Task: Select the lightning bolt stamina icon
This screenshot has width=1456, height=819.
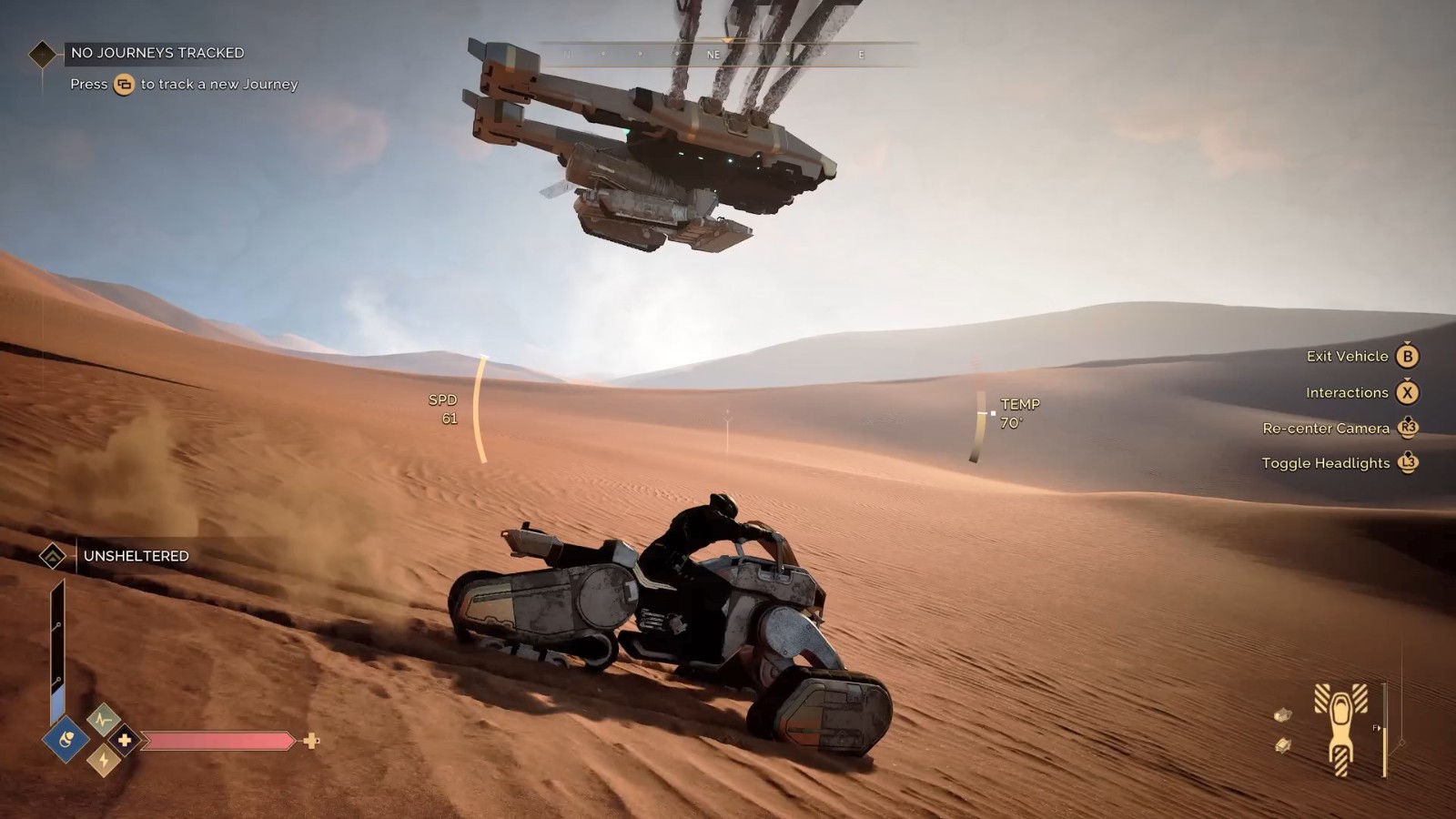Action: [104, 760]
